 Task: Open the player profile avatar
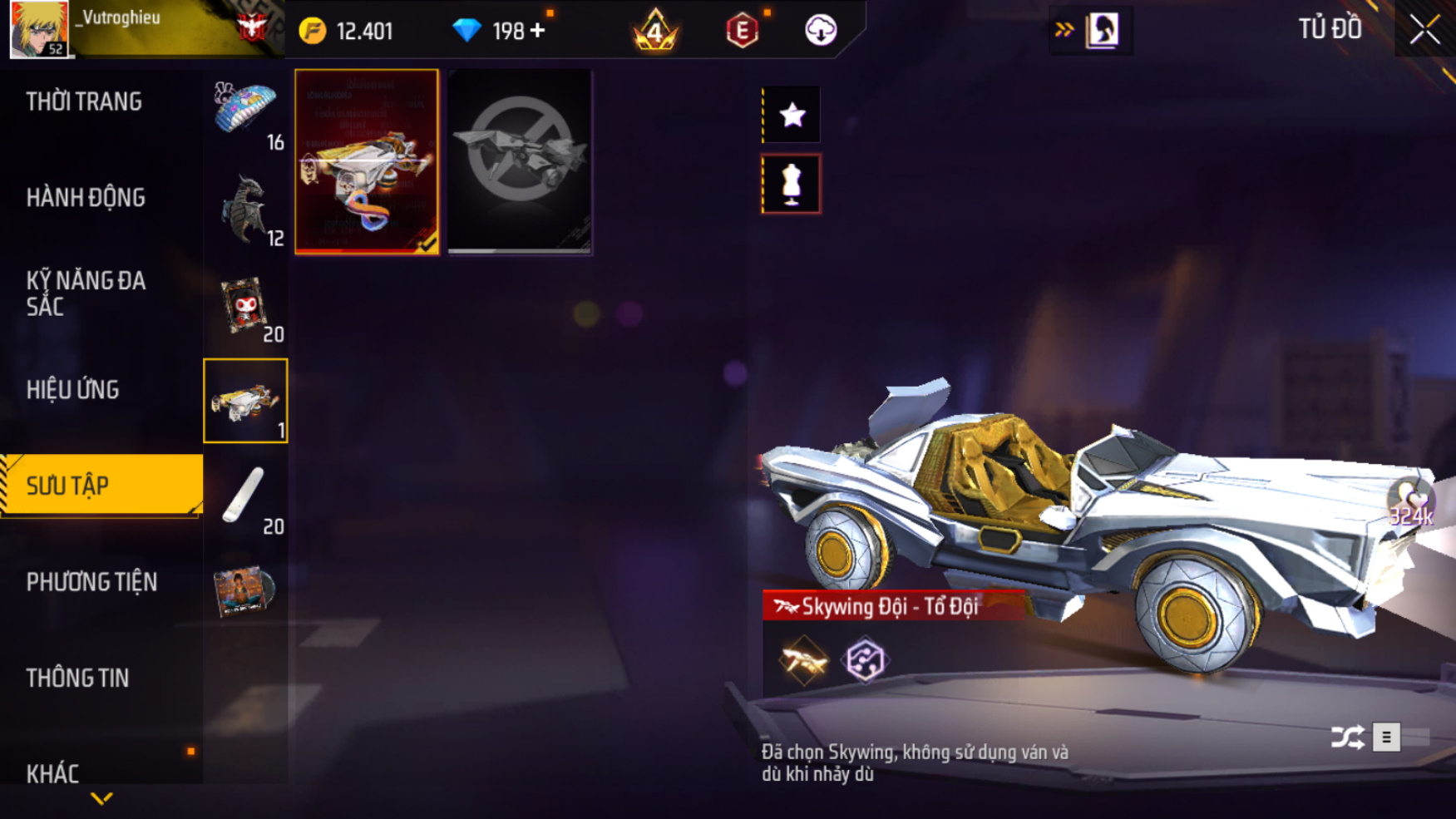(x=39, y=29)
